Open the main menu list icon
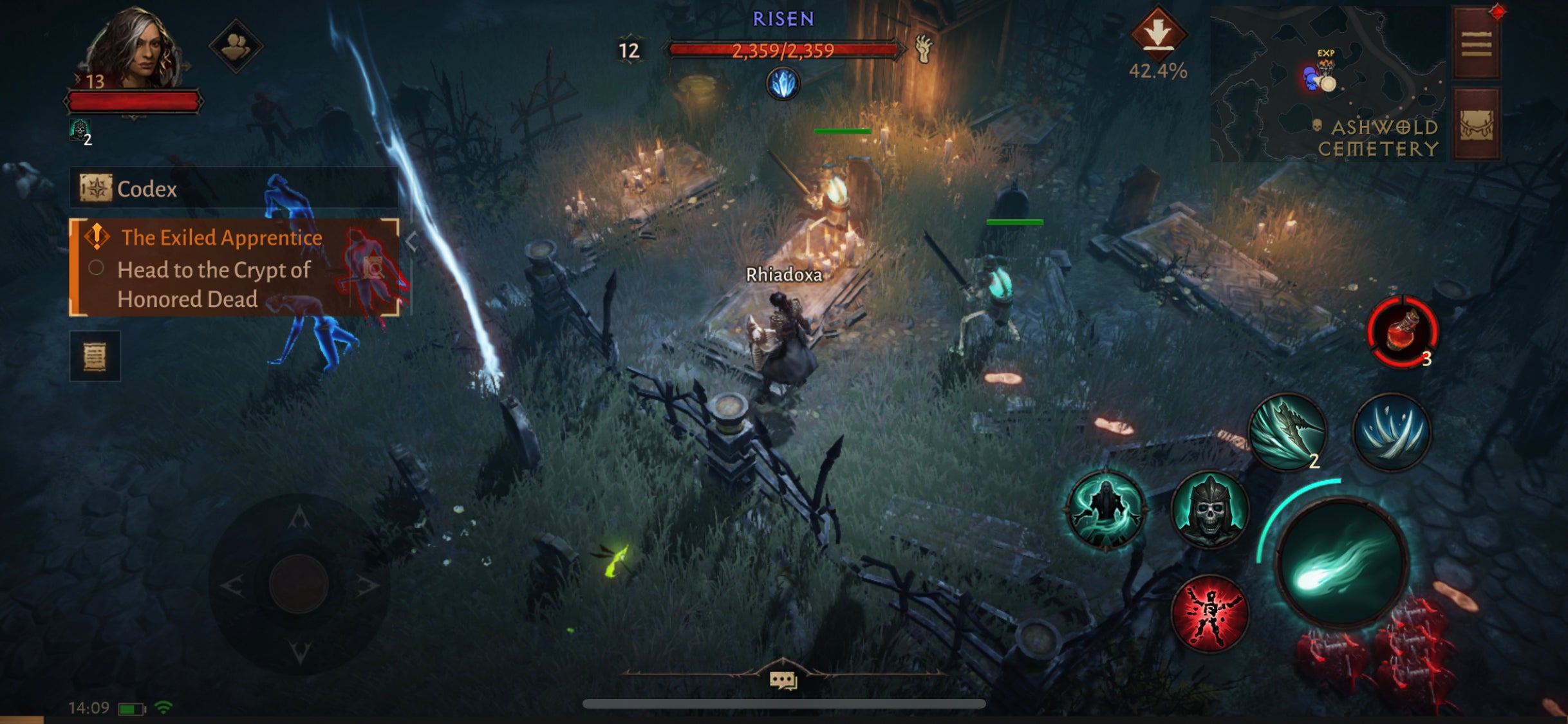 tap(1479, 42)
